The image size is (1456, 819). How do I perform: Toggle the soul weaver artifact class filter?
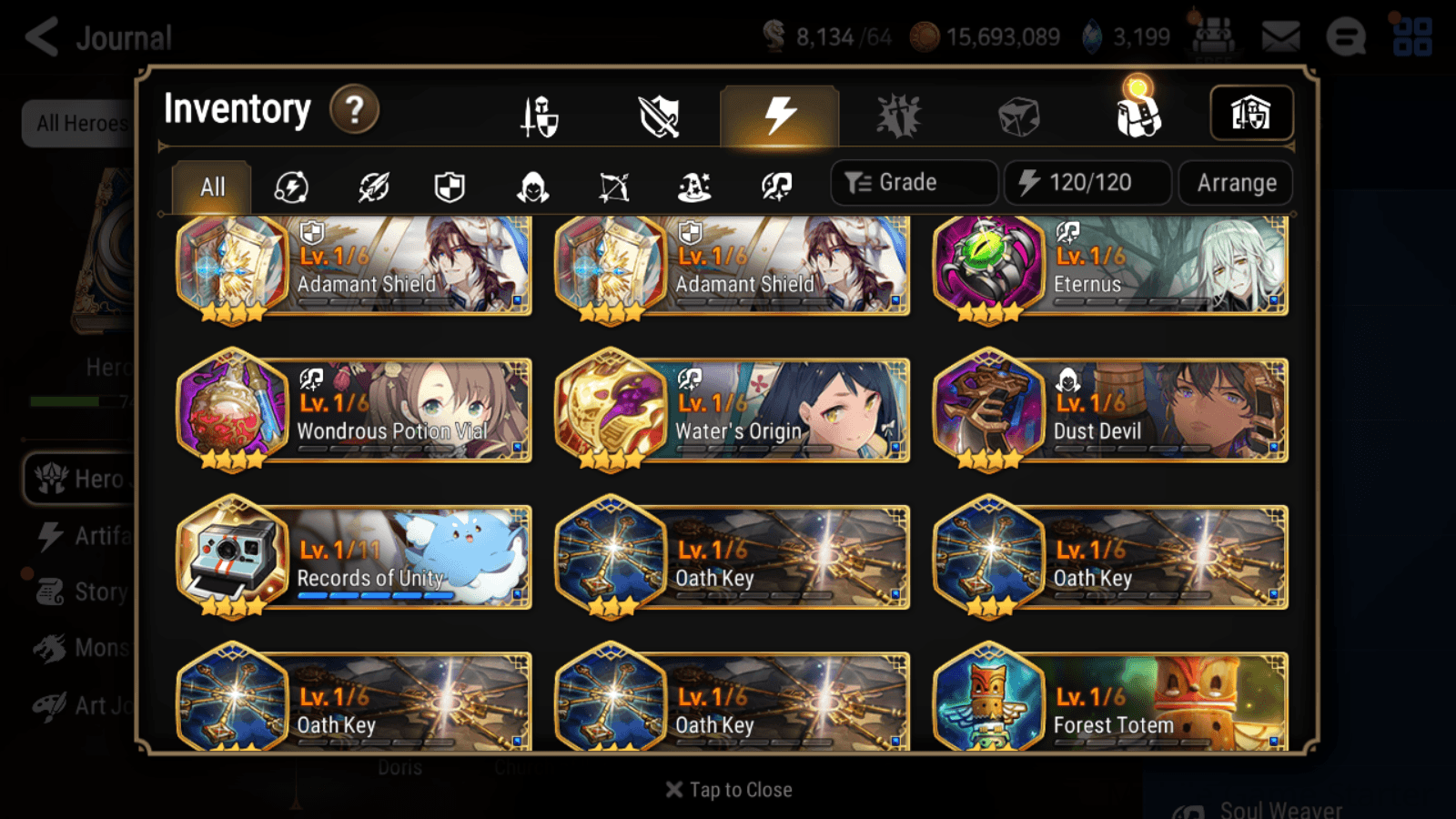click(x=776, y=187)
